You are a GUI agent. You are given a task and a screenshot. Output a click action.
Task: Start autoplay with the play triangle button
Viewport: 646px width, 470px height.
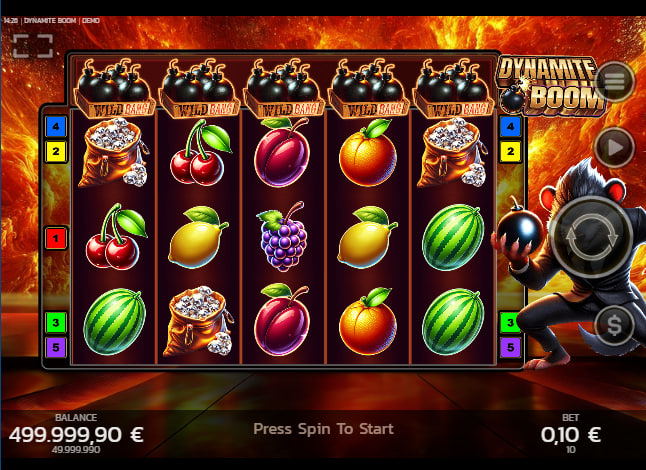pyautogui.click(x=614, y=148)
